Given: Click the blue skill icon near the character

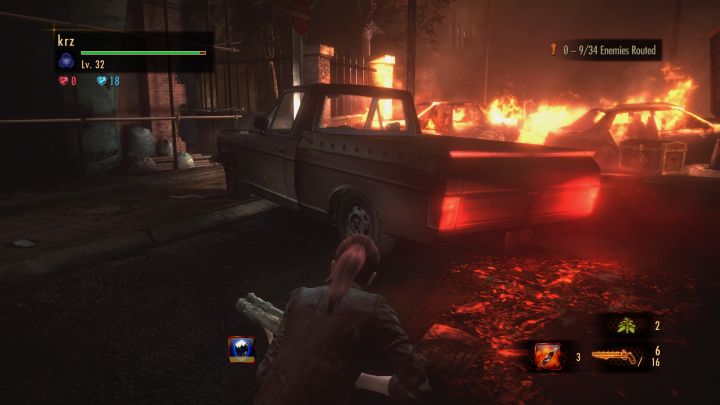Looking at the screenshot, I should point(240,347).
